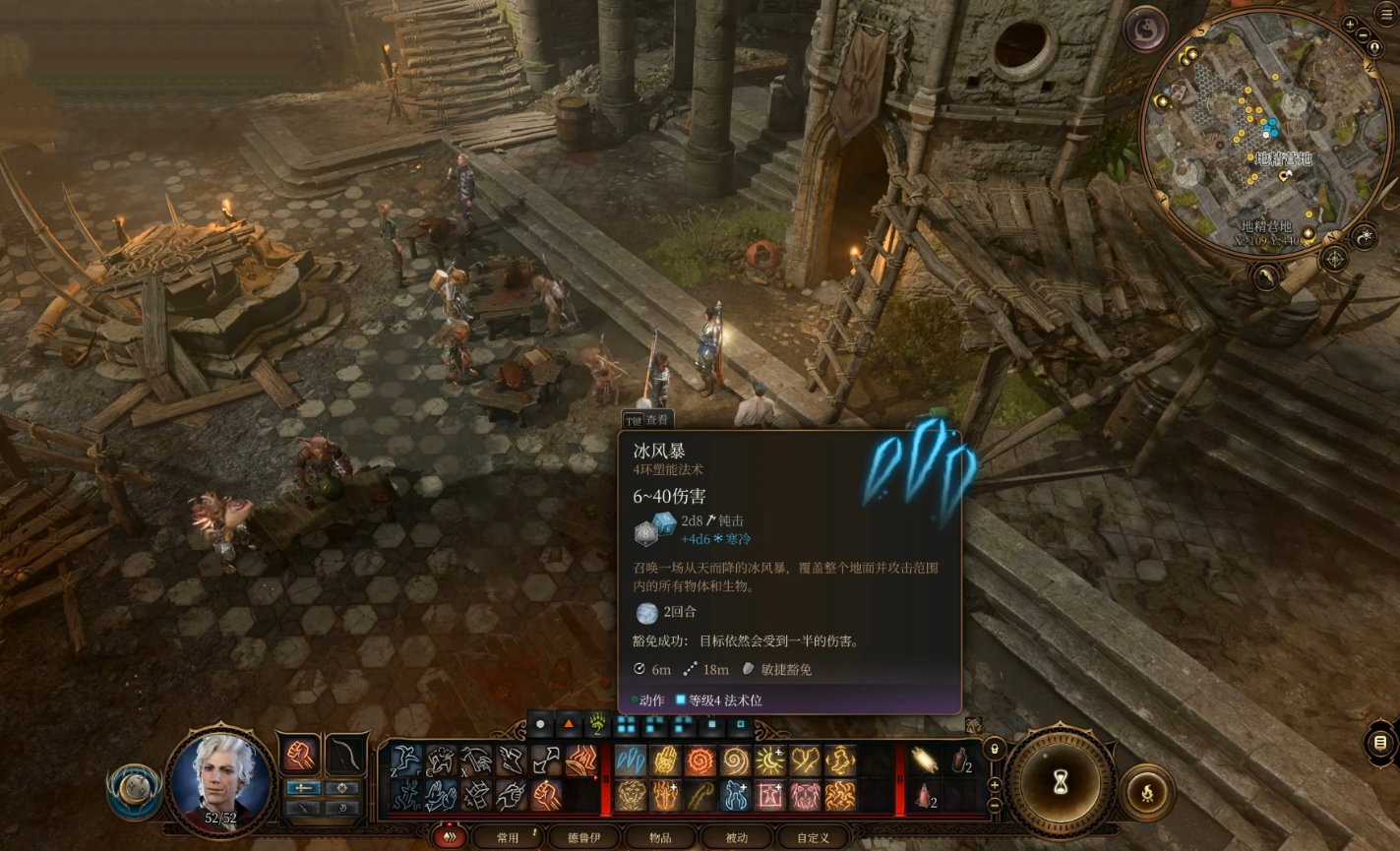Image resolution: width=1400 pixels, height=851 pixels.
Task: Select the Ice Storm spell icon
Action: (631, 760)
